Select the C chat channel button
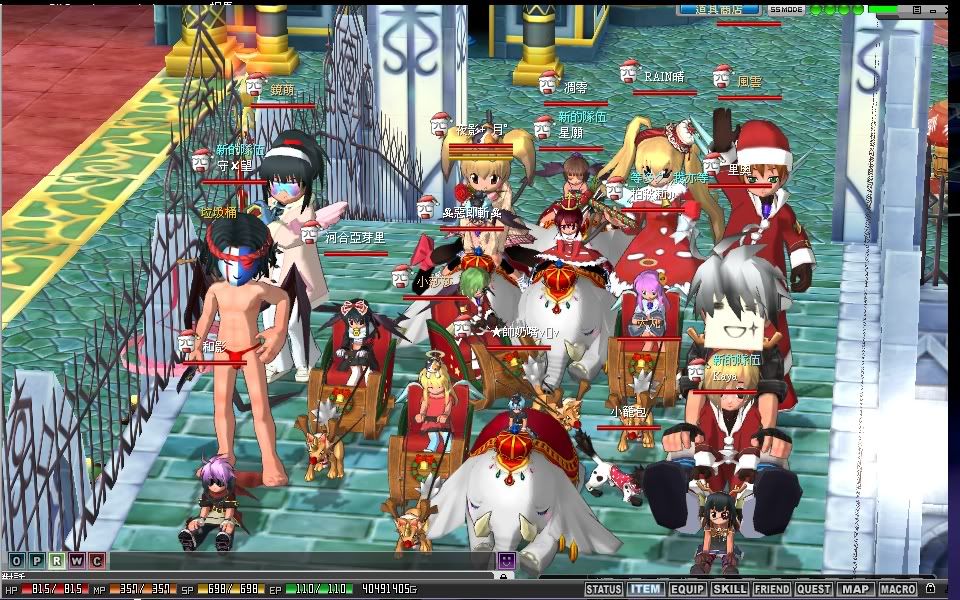This screenshot has width=960, height=600. pyautogui.click(x=96, y=561)
